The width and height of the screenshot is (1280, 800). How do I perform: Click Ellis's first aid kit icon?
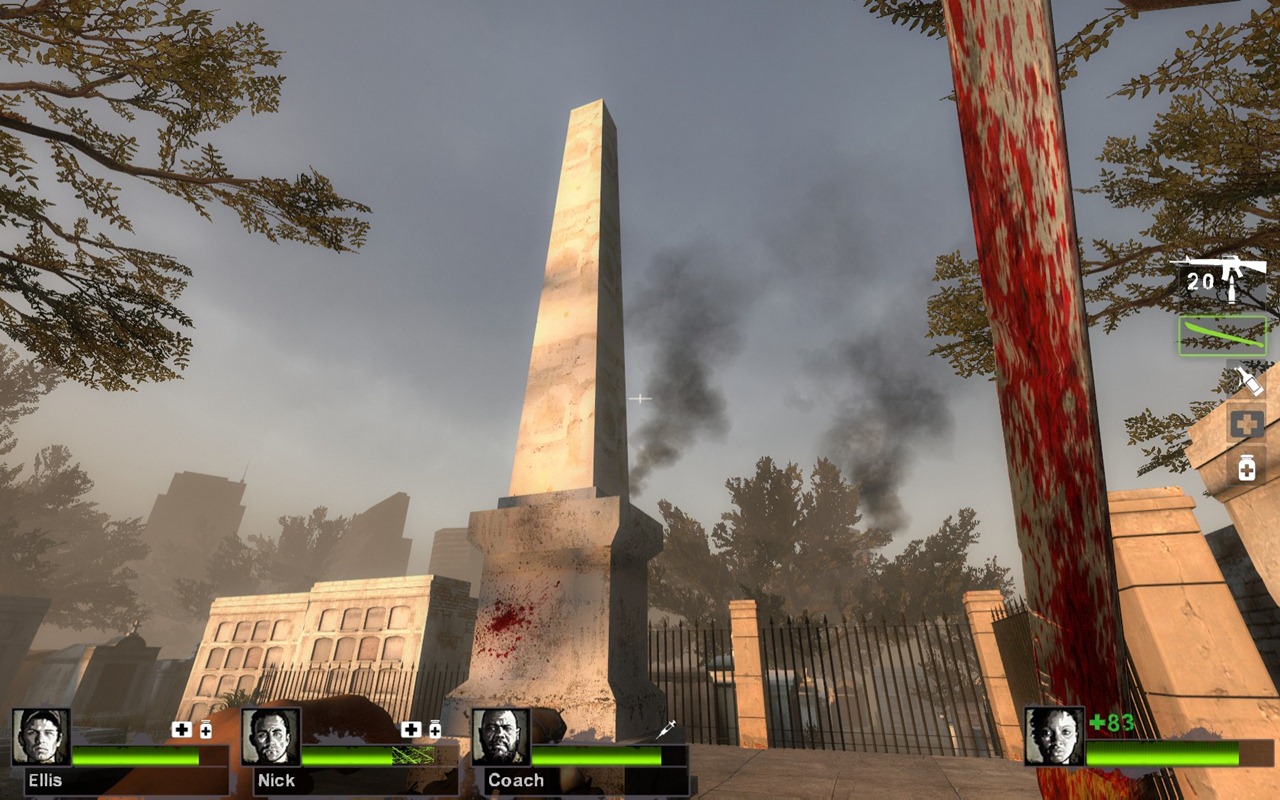click(x=181, y=730)
